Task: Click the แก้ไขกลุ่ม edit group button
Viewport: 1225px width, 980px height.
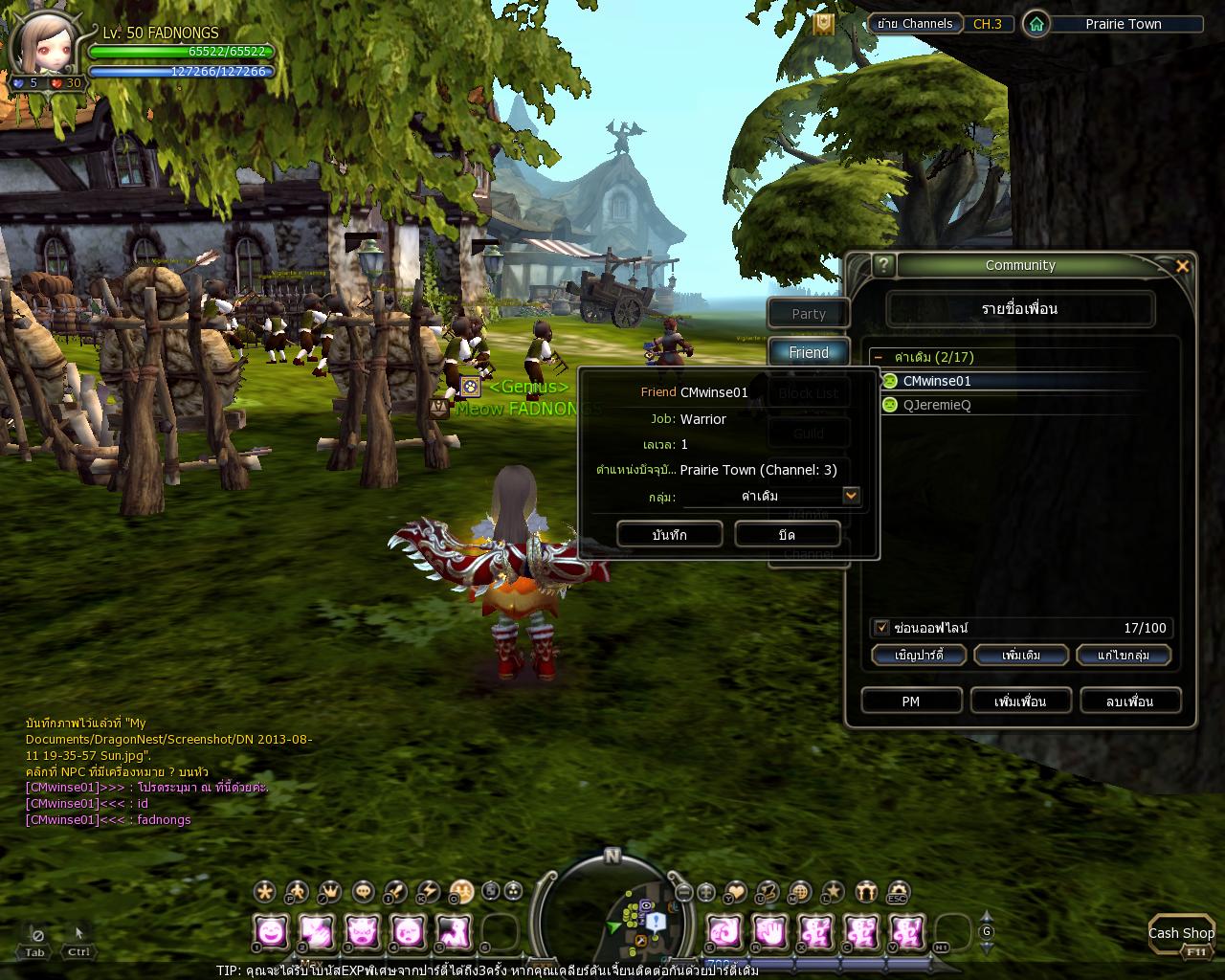Action: pyautogui.click(x=1124, y=656)
